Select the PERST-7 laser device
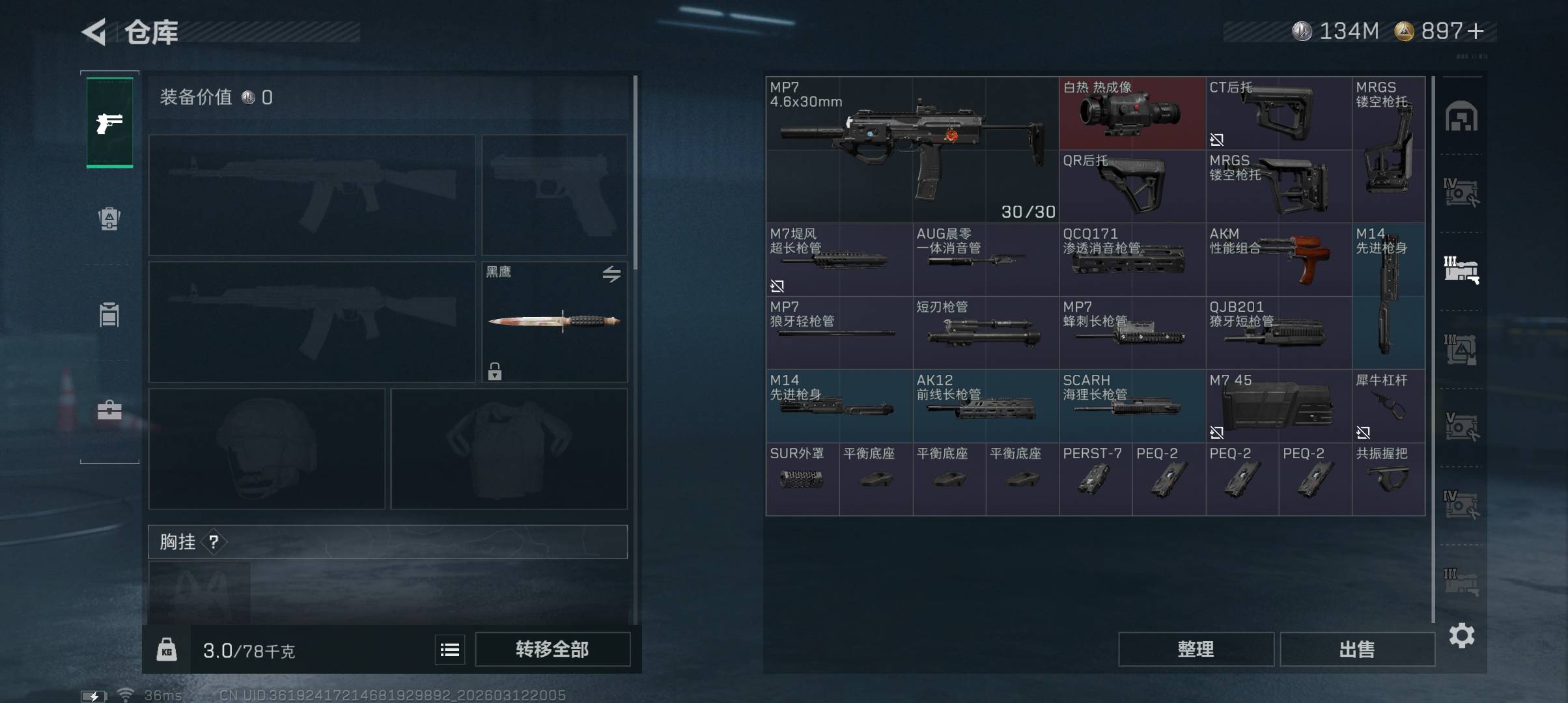 click(1095, 478)
